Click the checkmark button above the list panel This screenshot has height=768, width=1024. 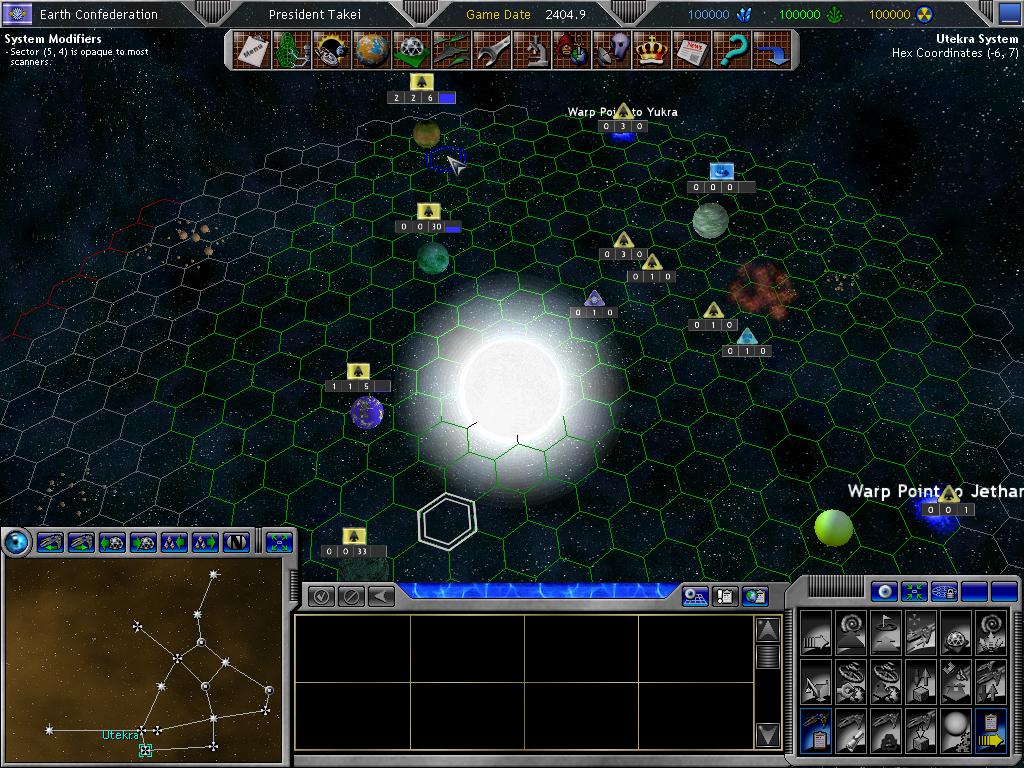pyautogui.click(x=322, y=596)
